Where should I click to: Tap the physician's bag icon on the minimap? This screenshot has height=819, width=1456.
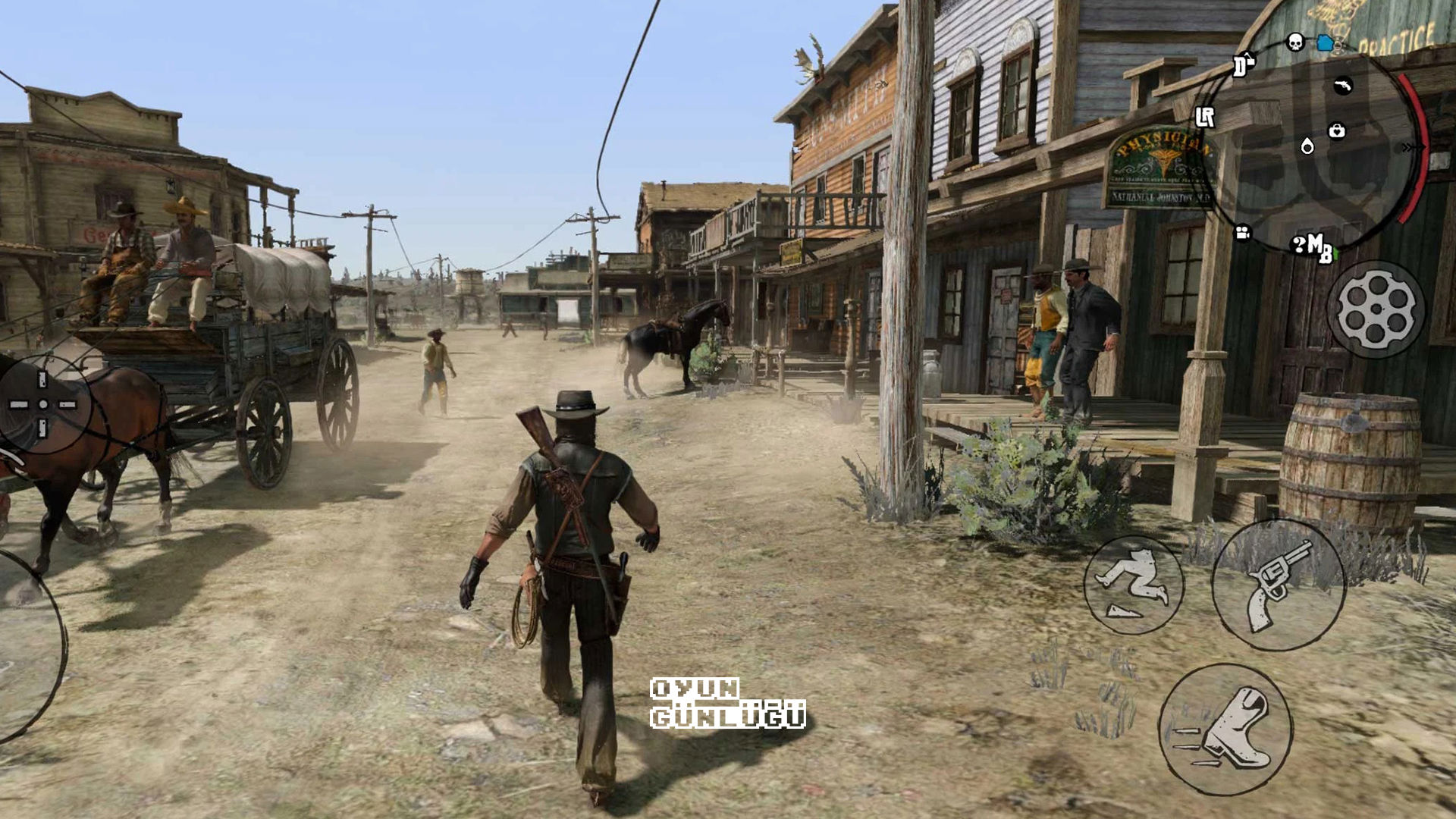click(x=1338, y=130)
